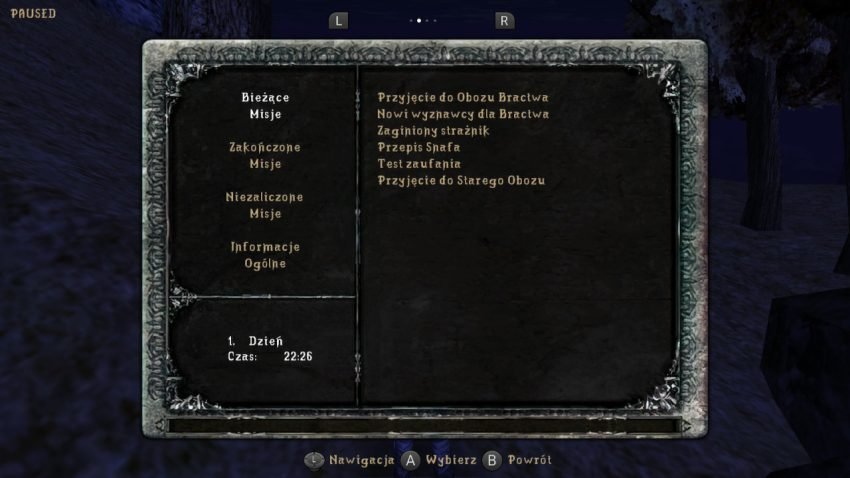
Task: Select the Bieżące Misje category
Action: tap(265, 106)
